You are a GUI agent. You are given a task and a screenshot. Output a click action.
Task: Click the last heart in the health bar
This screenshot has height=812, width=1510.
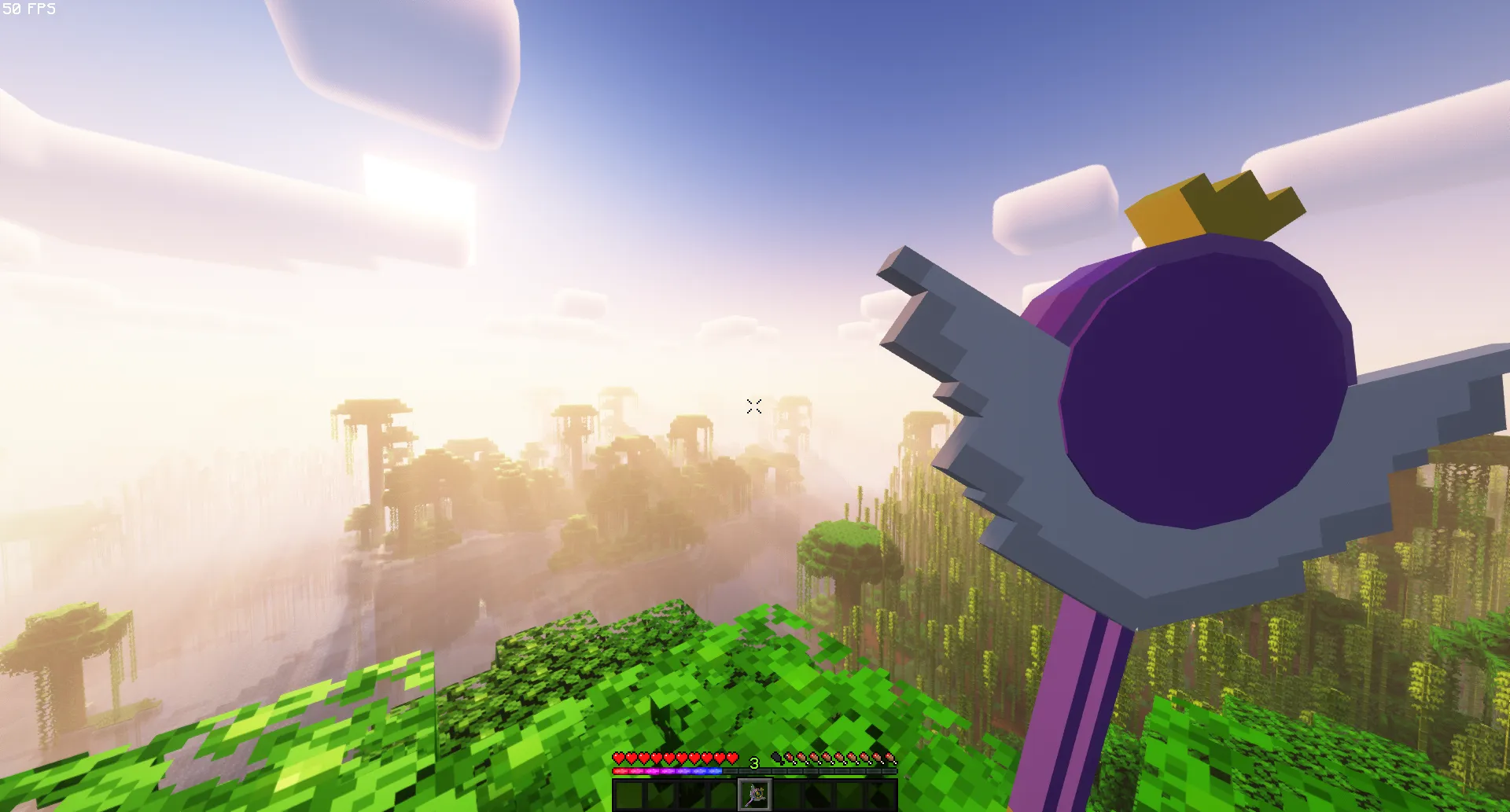coord(731,759)
